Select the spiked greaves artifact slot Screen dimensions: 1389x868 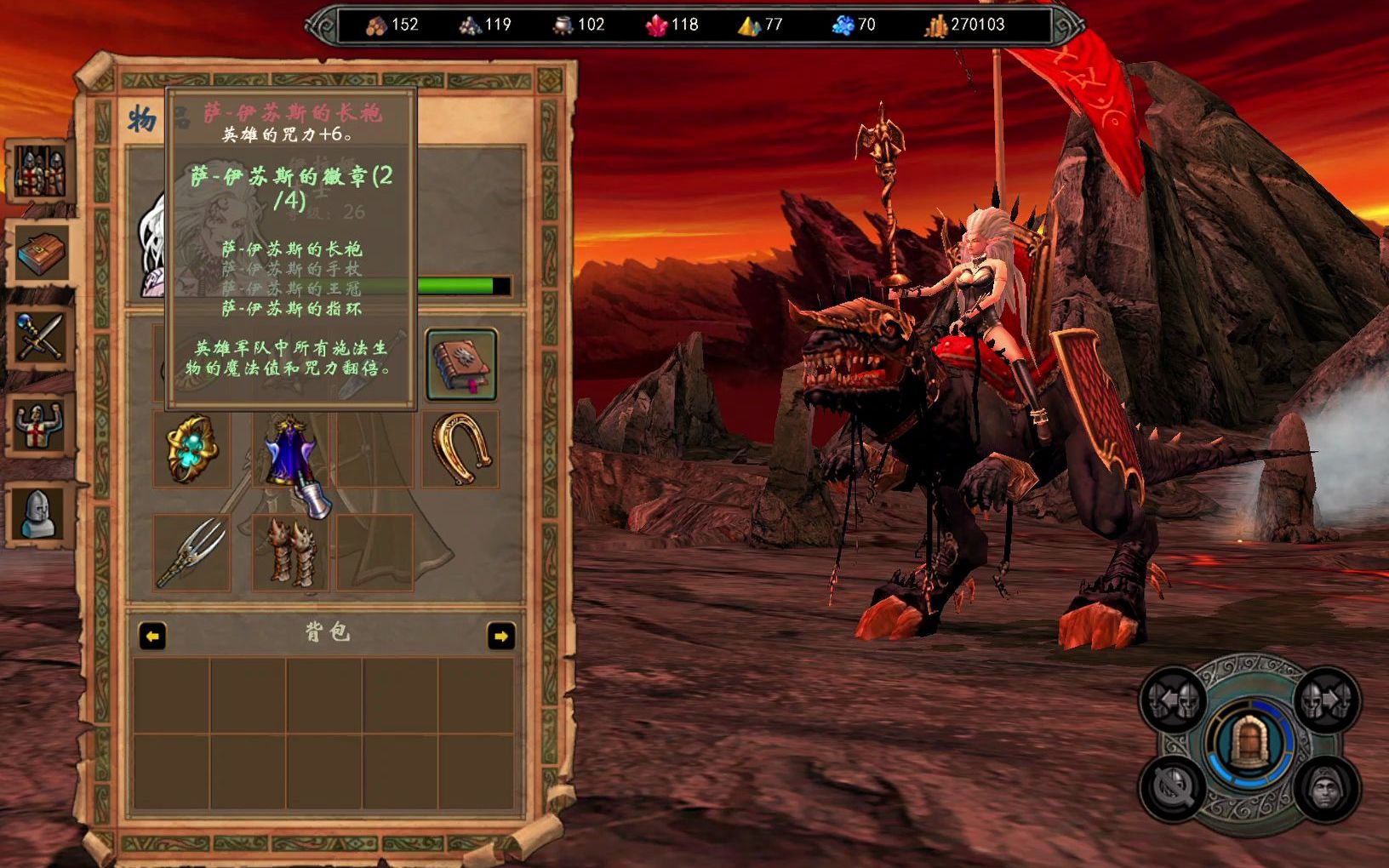tap(289, 553)
